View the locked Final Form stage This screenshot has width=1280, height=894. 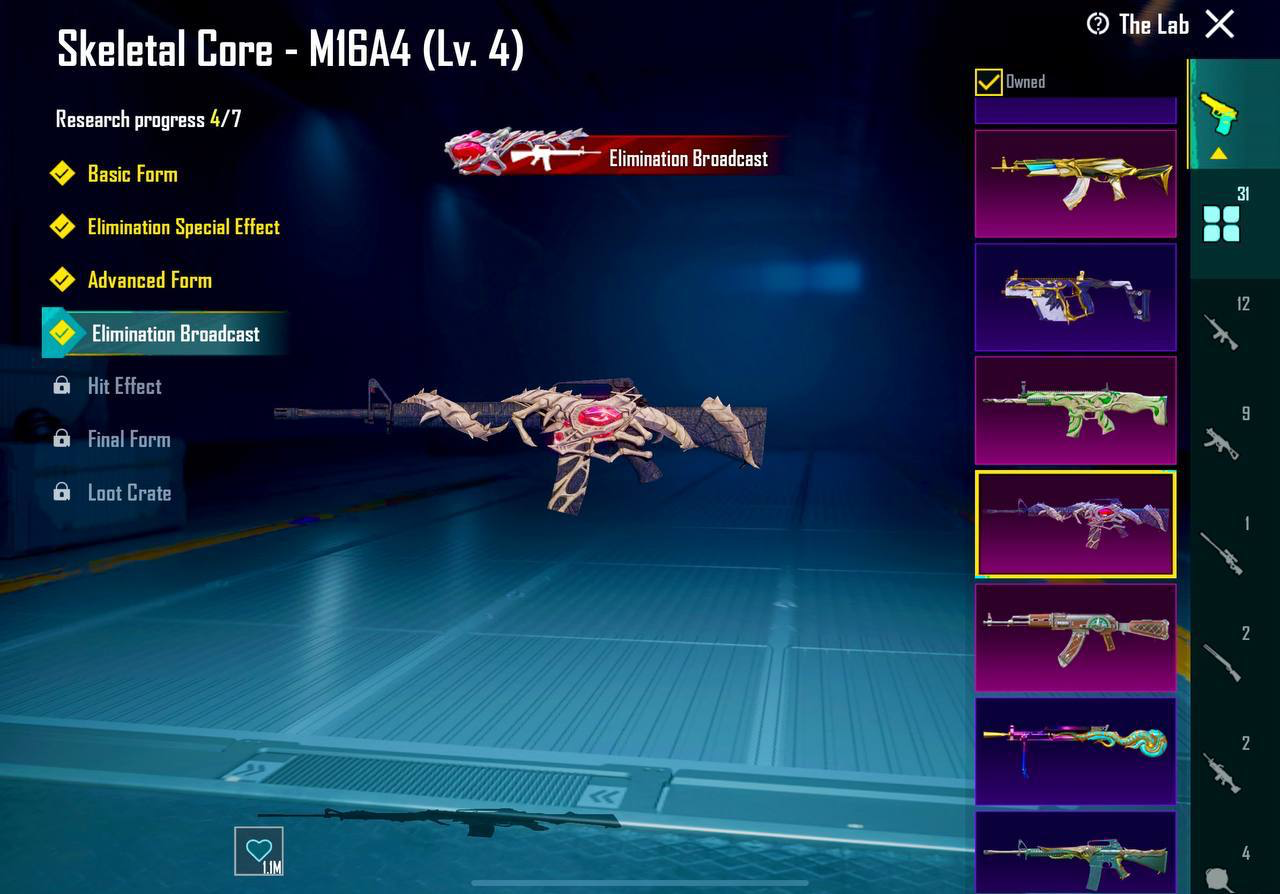(128, 439)
